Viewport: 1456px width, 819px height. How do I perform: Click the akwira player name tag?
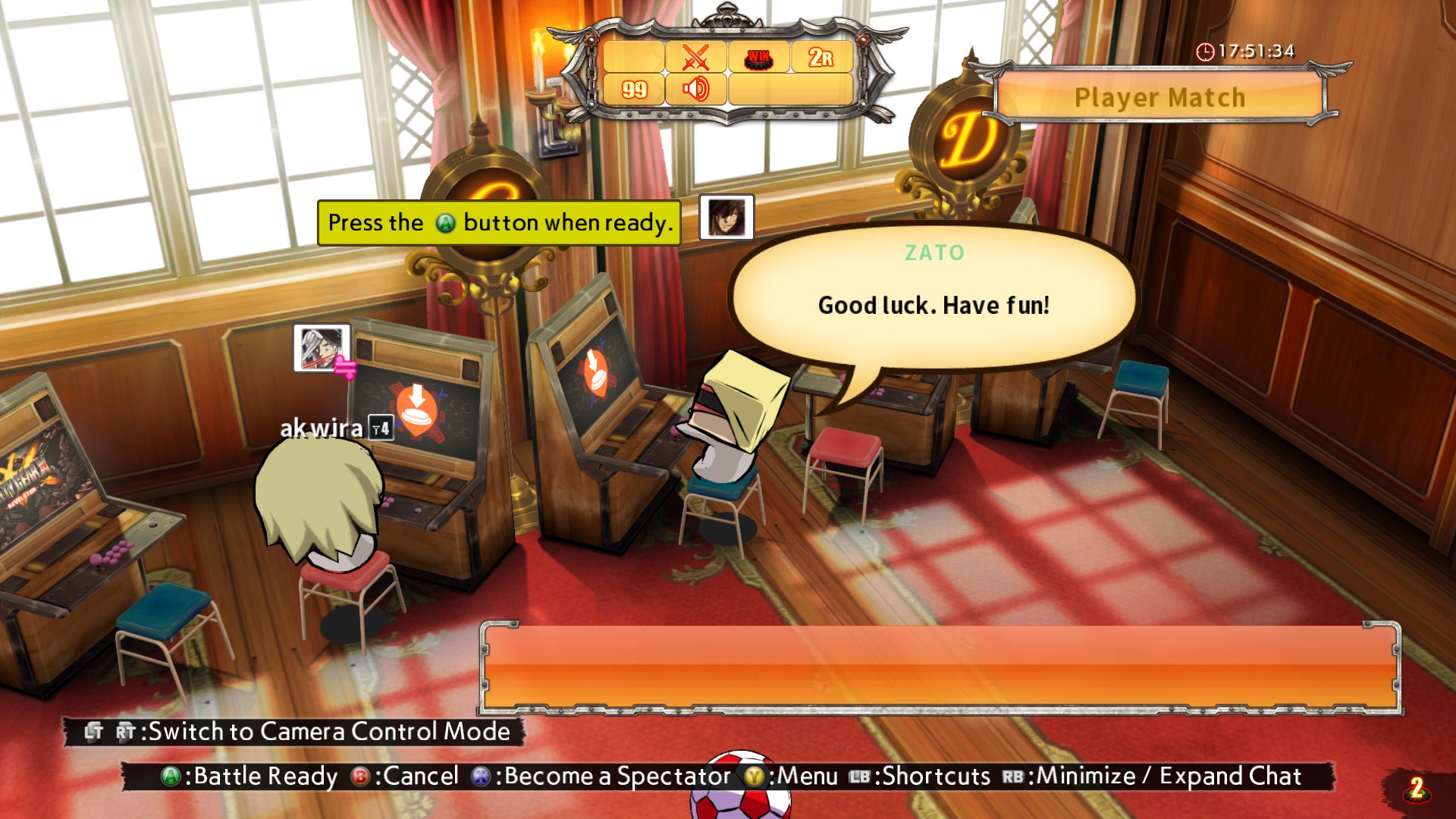pyautogui.click(x=322, y=428)
